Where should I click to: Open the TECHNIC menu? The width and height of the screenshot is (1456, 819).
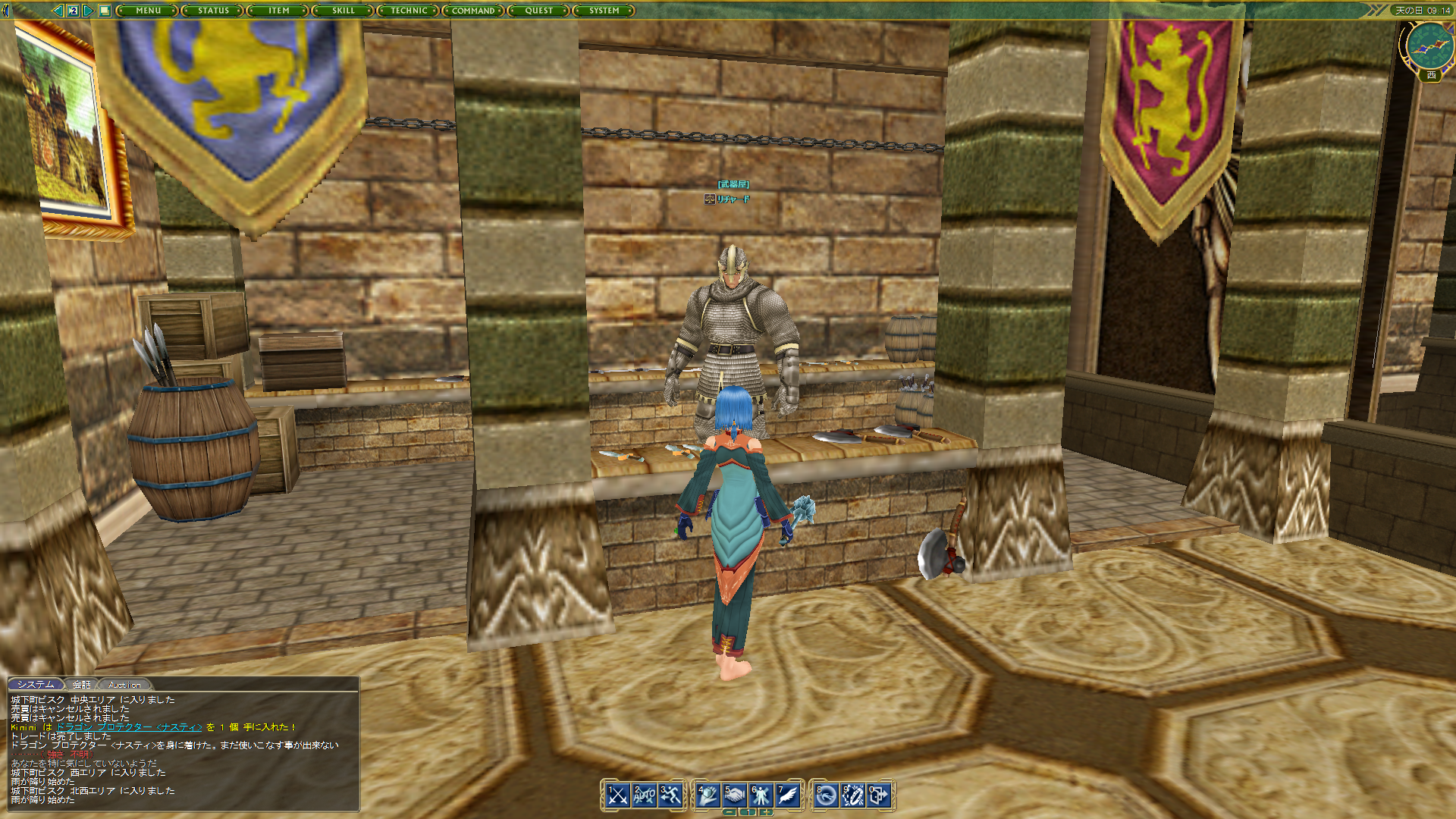(x=408, y=11)
